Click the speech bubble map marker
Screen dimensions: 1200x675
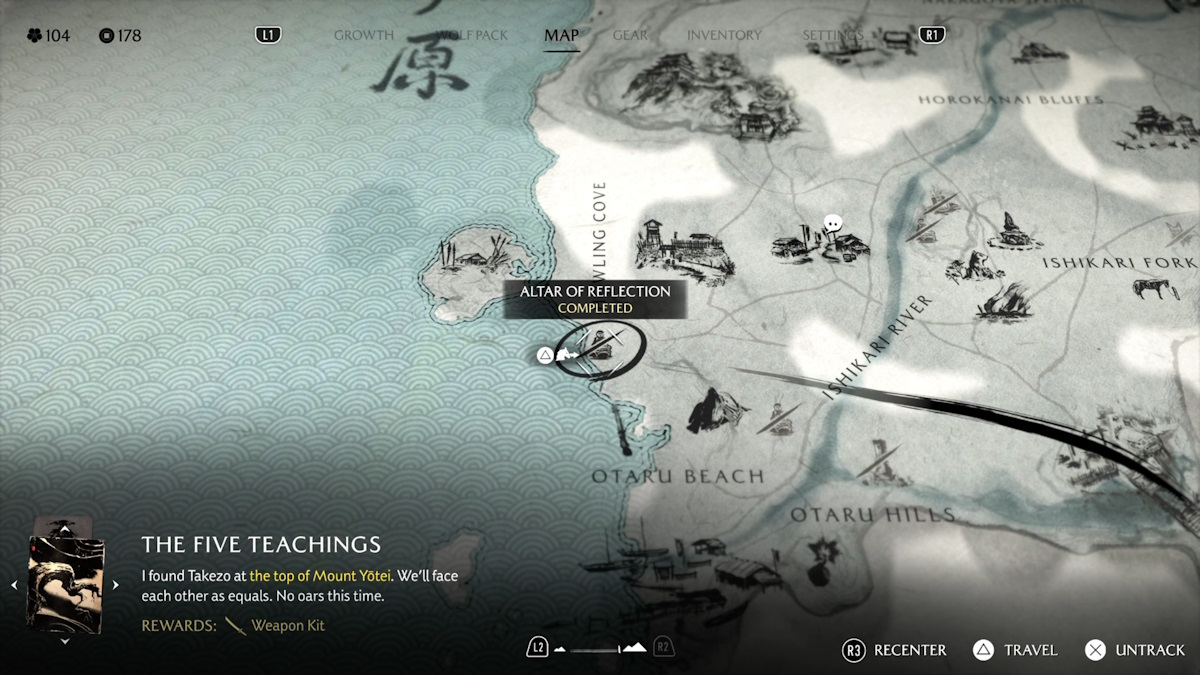point(832,223)
